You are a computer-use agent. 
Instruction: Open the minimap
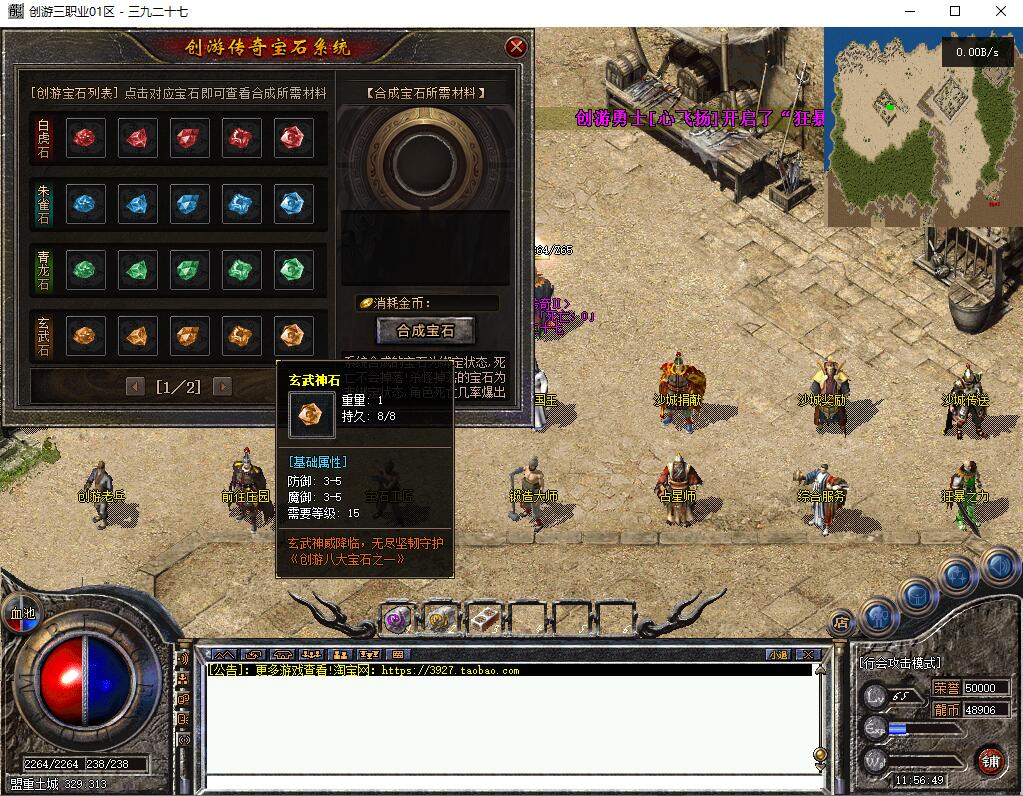[x=920, y=125]
